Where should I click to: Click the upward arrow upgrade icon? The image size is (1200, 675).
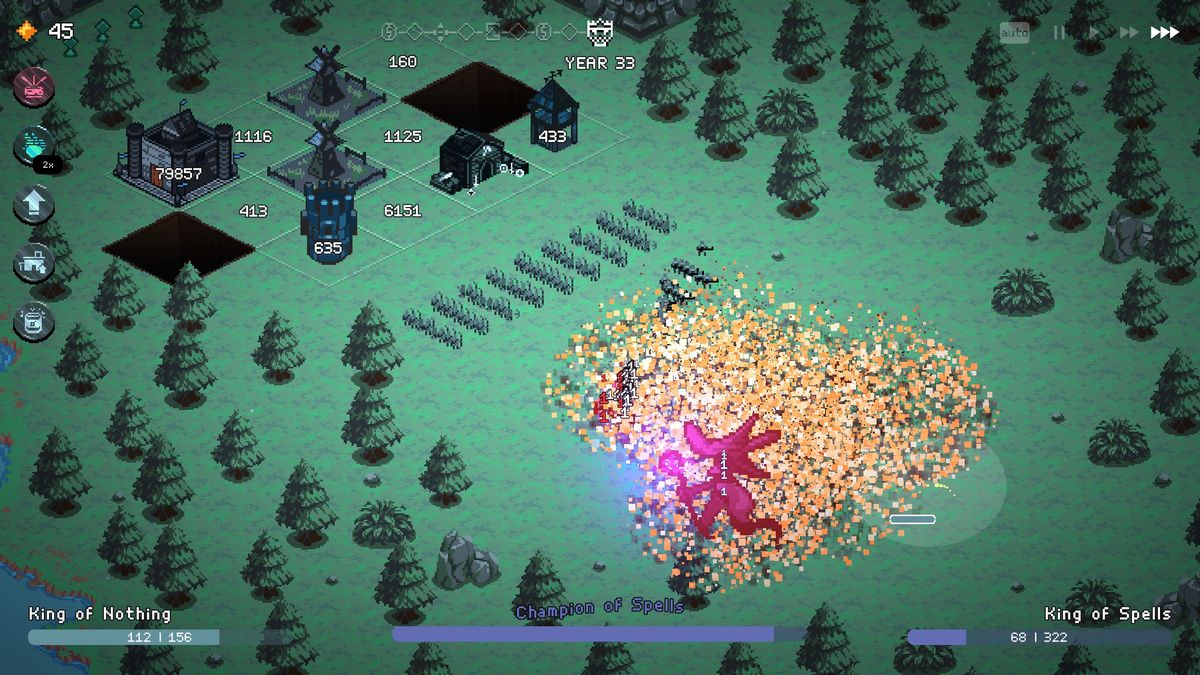34,204
